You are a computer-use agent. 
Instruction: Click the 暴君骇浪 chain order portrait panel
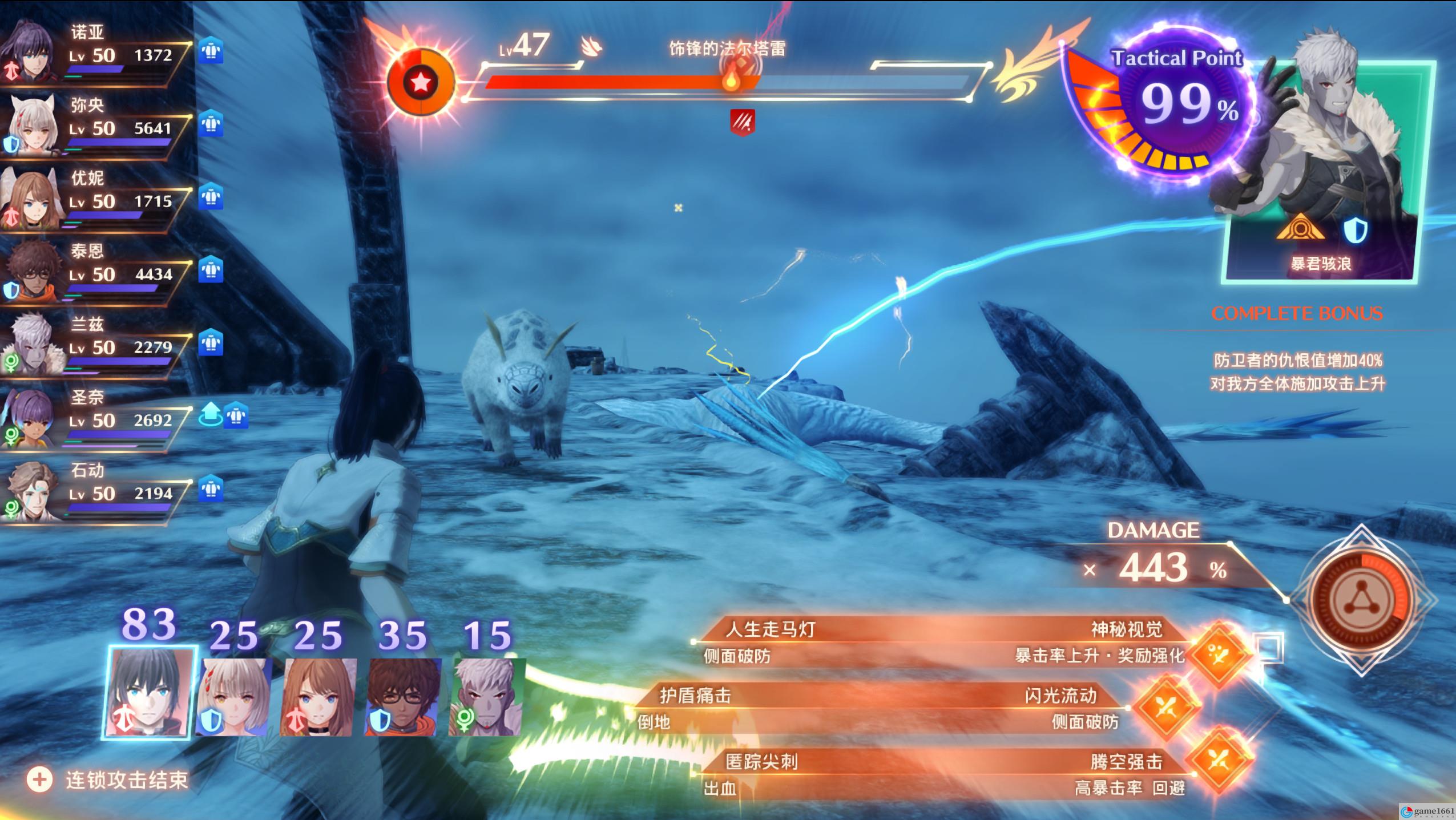(x=1321, y=171)
